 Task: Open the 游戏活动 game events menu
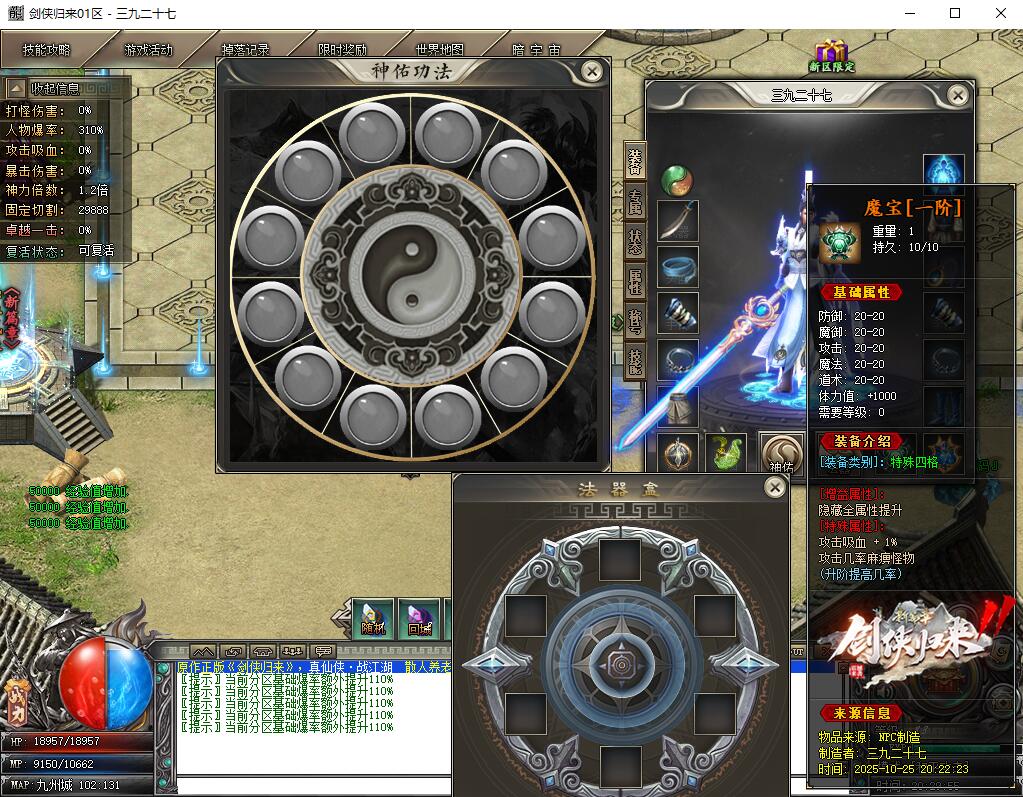tap(148, 49)
